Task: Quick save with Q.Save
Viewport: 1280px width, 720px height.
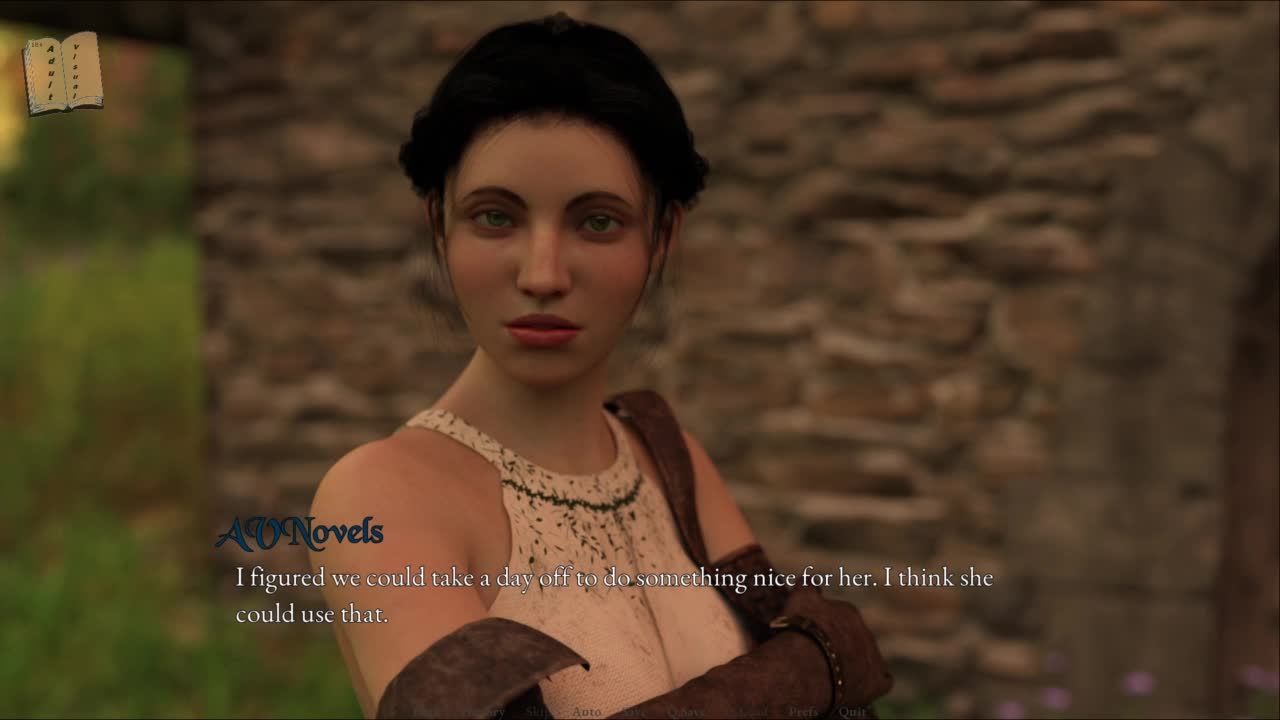Action: click(x=686, y=712)
